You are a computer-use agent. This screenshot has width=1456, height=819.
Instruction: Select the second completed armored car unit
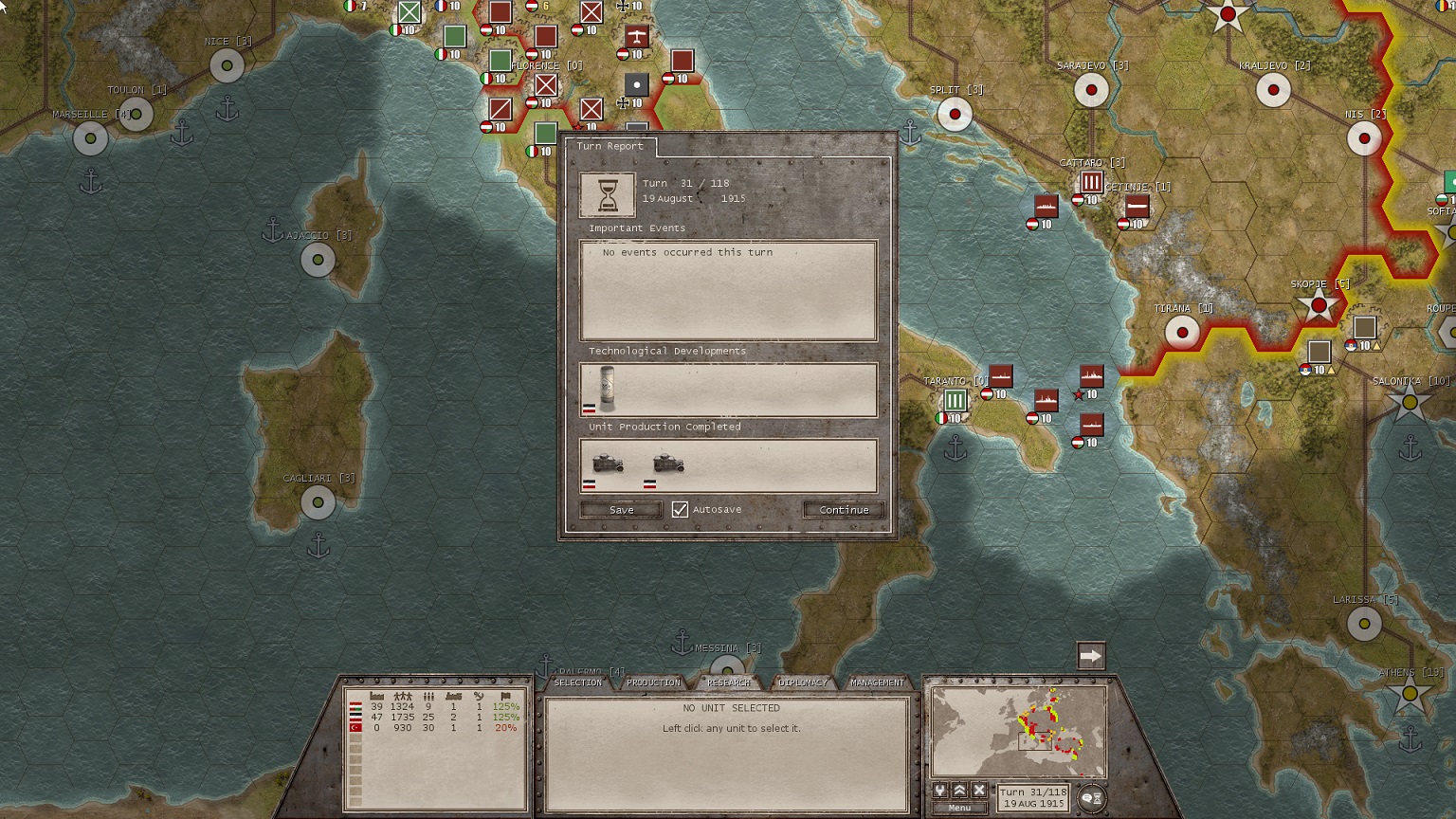click(668, 464)
